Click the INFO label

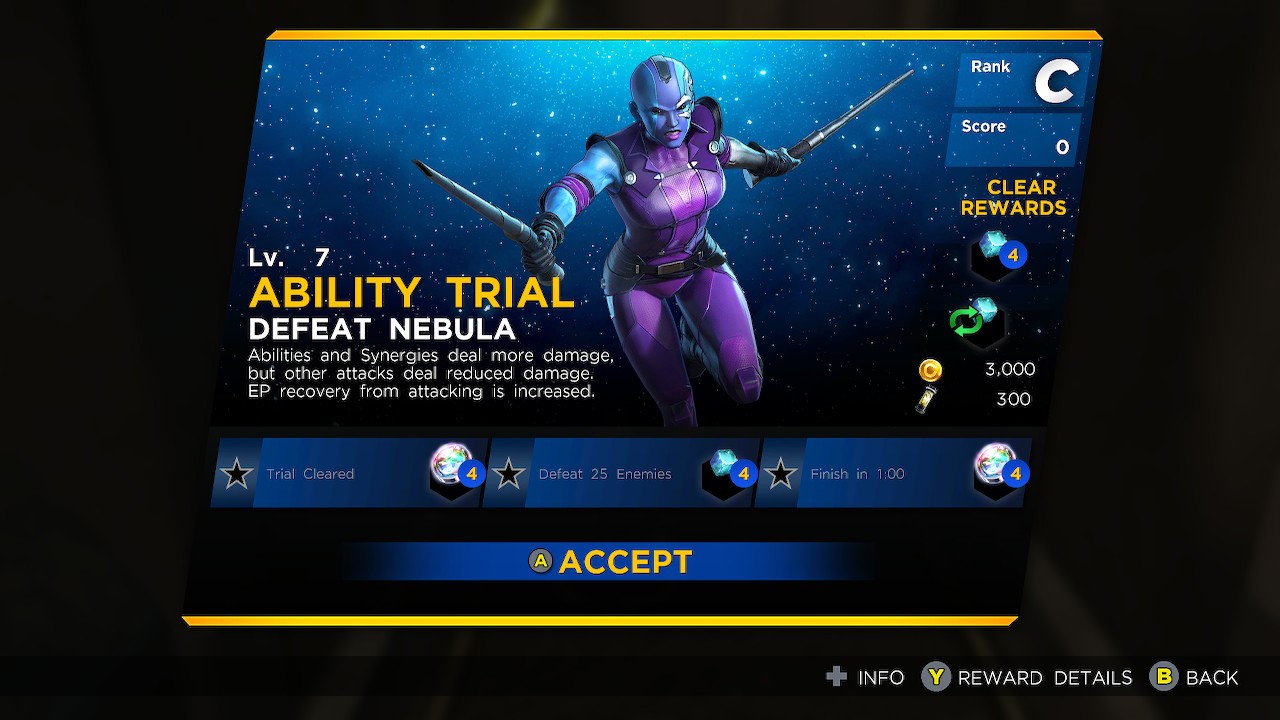[x=881, y=677]
